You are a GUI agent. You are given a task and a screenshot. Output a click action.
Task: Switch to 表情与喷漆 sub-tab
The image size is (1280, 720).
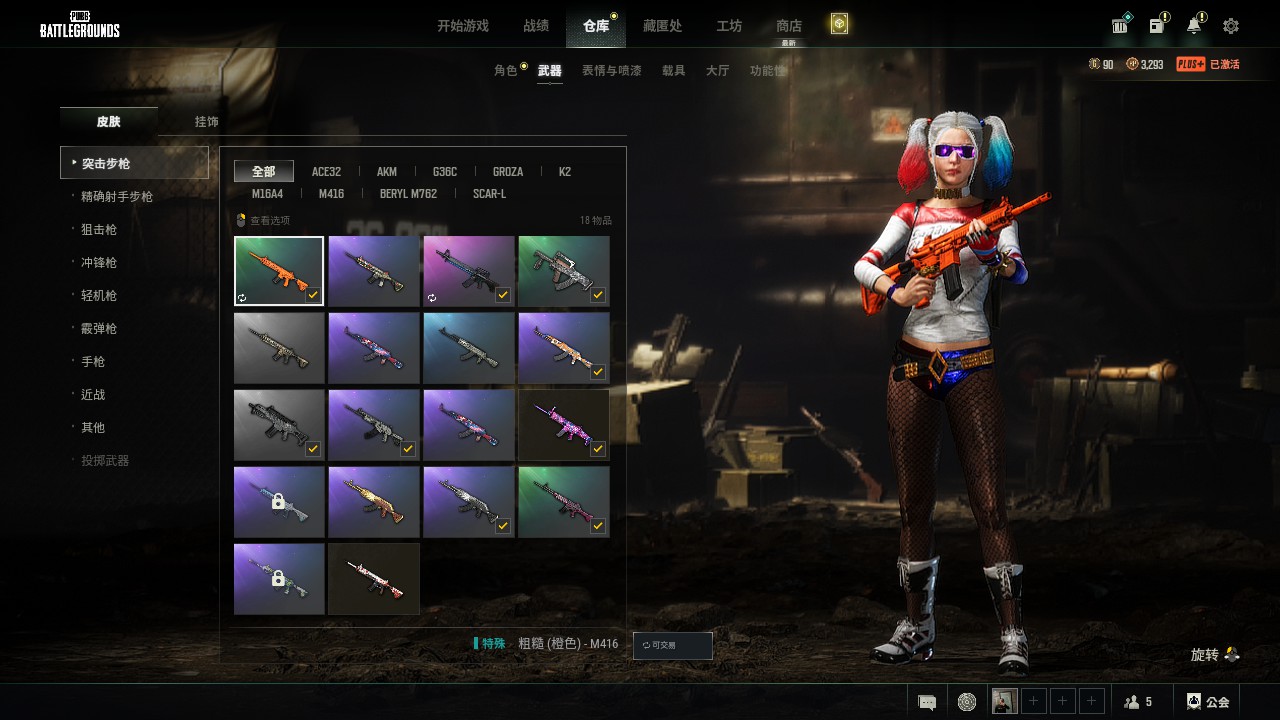click(612, 71)
